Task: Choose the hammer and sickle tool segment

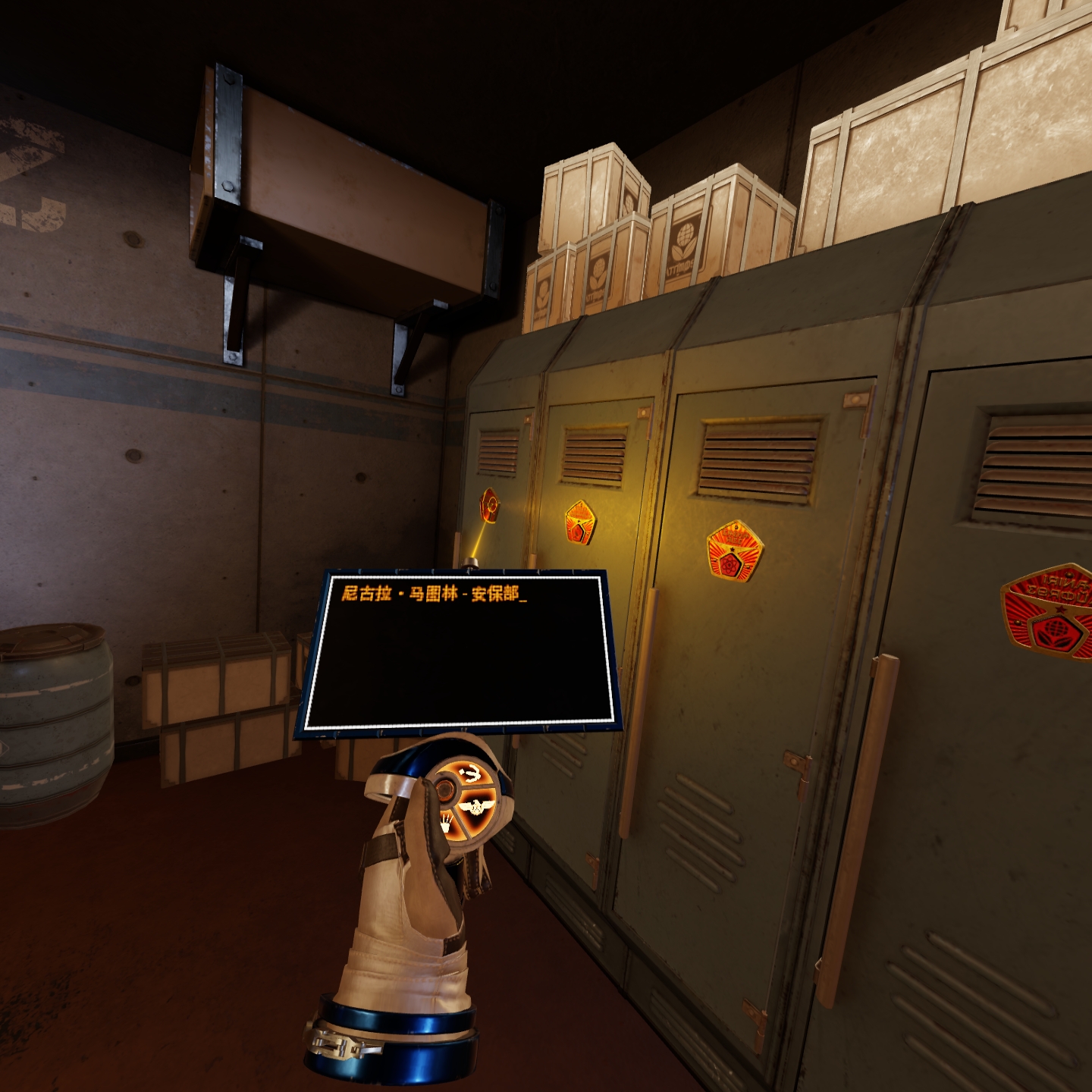Action: 471,774
